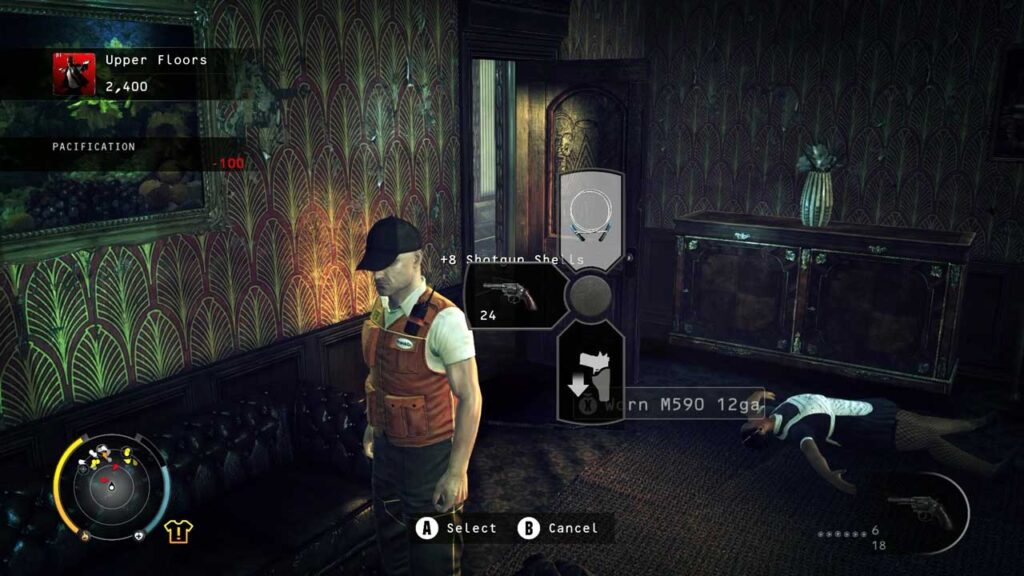Click the circular minimap radar

point(111,487)
